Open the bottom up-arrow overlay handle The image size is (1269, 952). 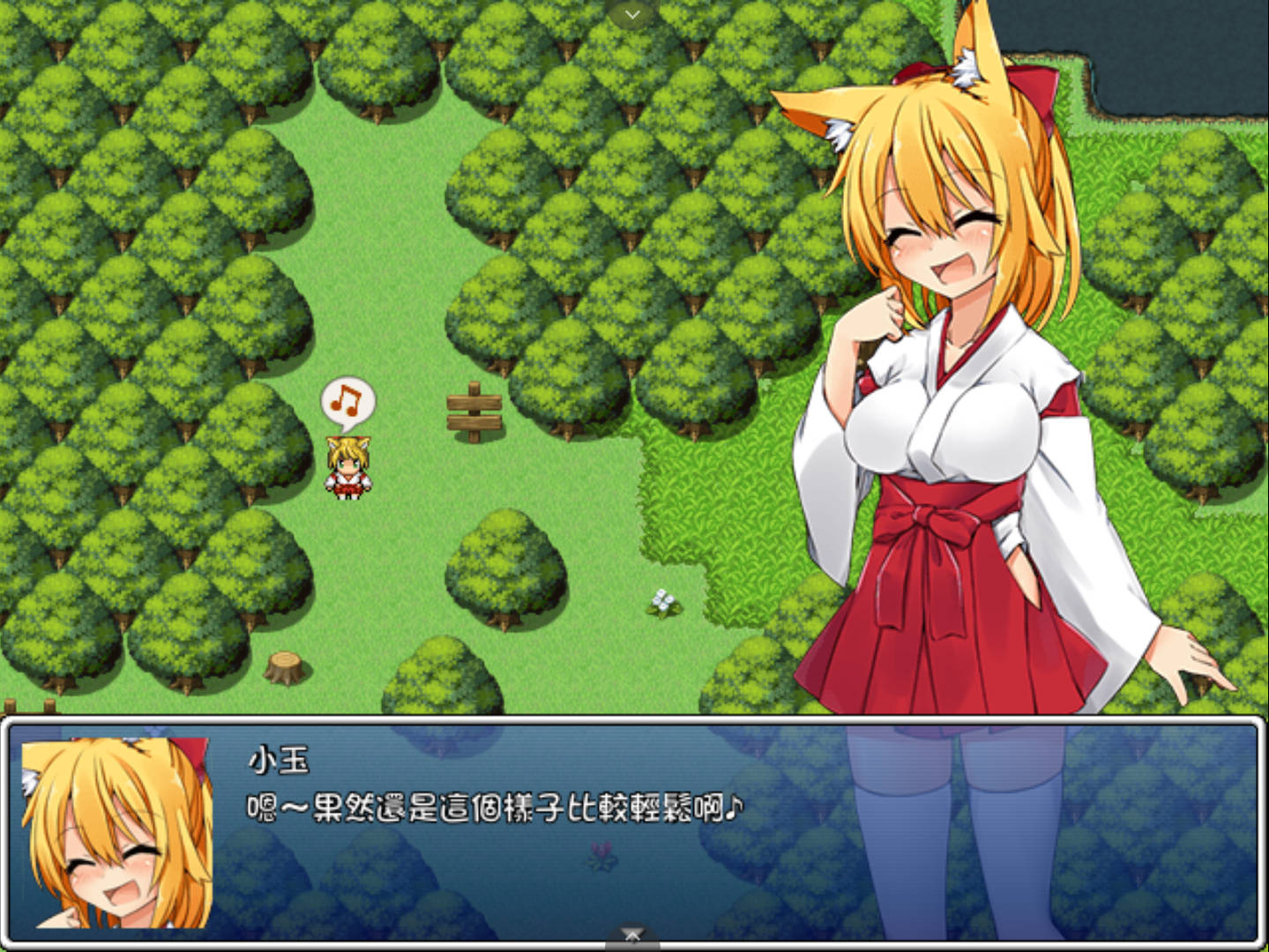point(632,936)
